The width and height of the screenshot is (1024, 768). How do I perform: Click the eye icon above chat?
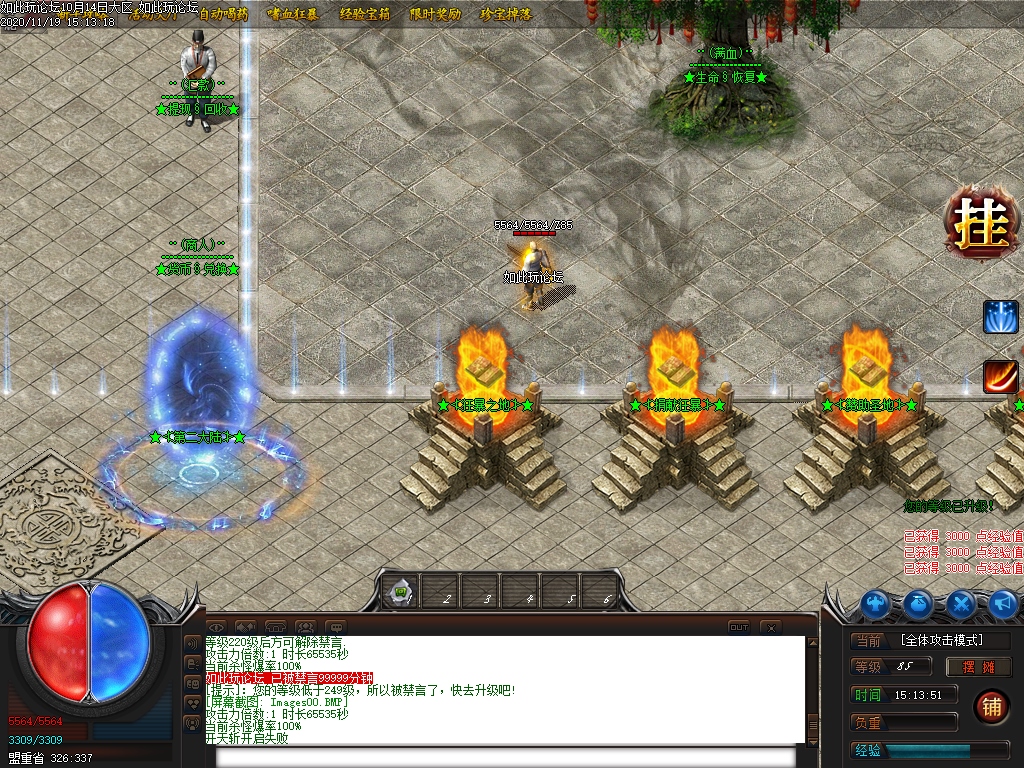(x=216, y=627)
